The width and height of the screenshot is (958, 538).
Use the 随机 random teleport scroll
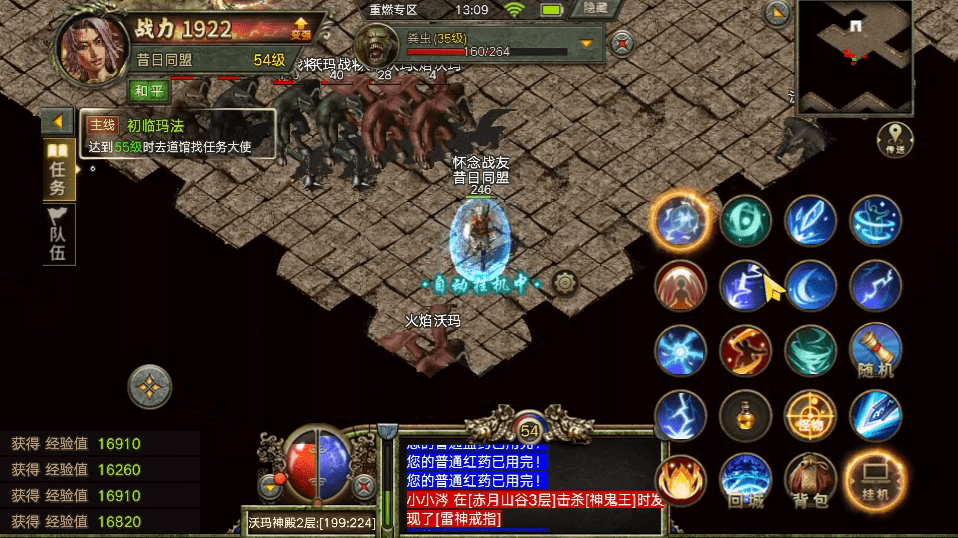(x=875, y=351)
